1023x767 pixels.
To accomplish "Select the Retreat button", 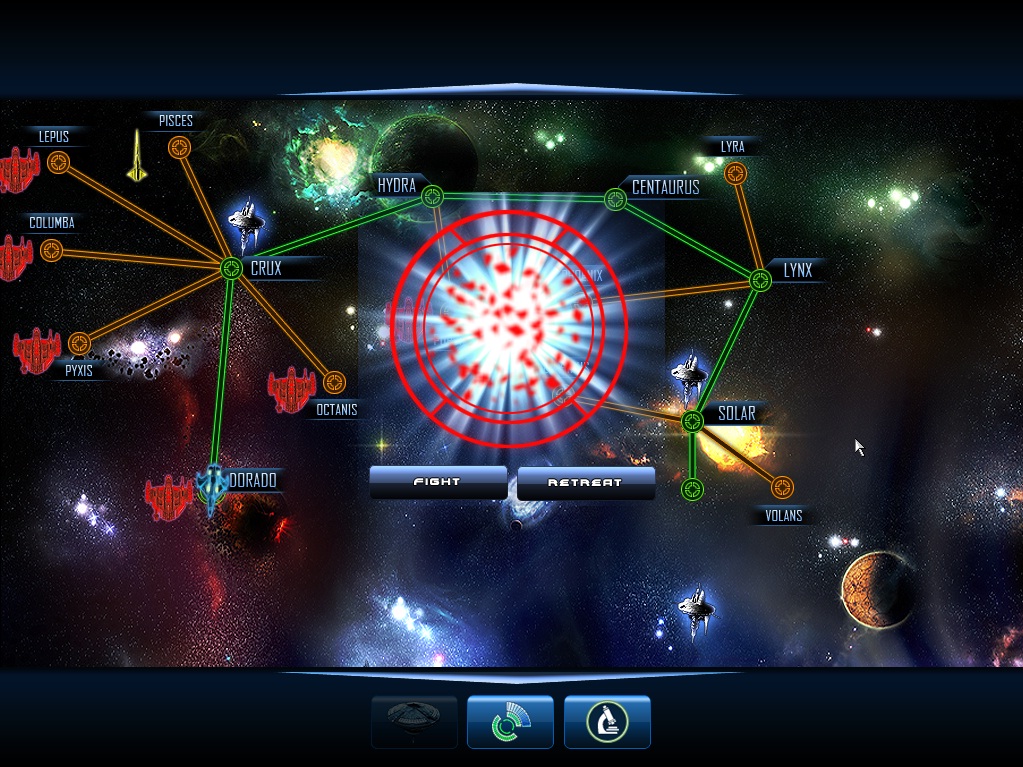I will (585, 483).
